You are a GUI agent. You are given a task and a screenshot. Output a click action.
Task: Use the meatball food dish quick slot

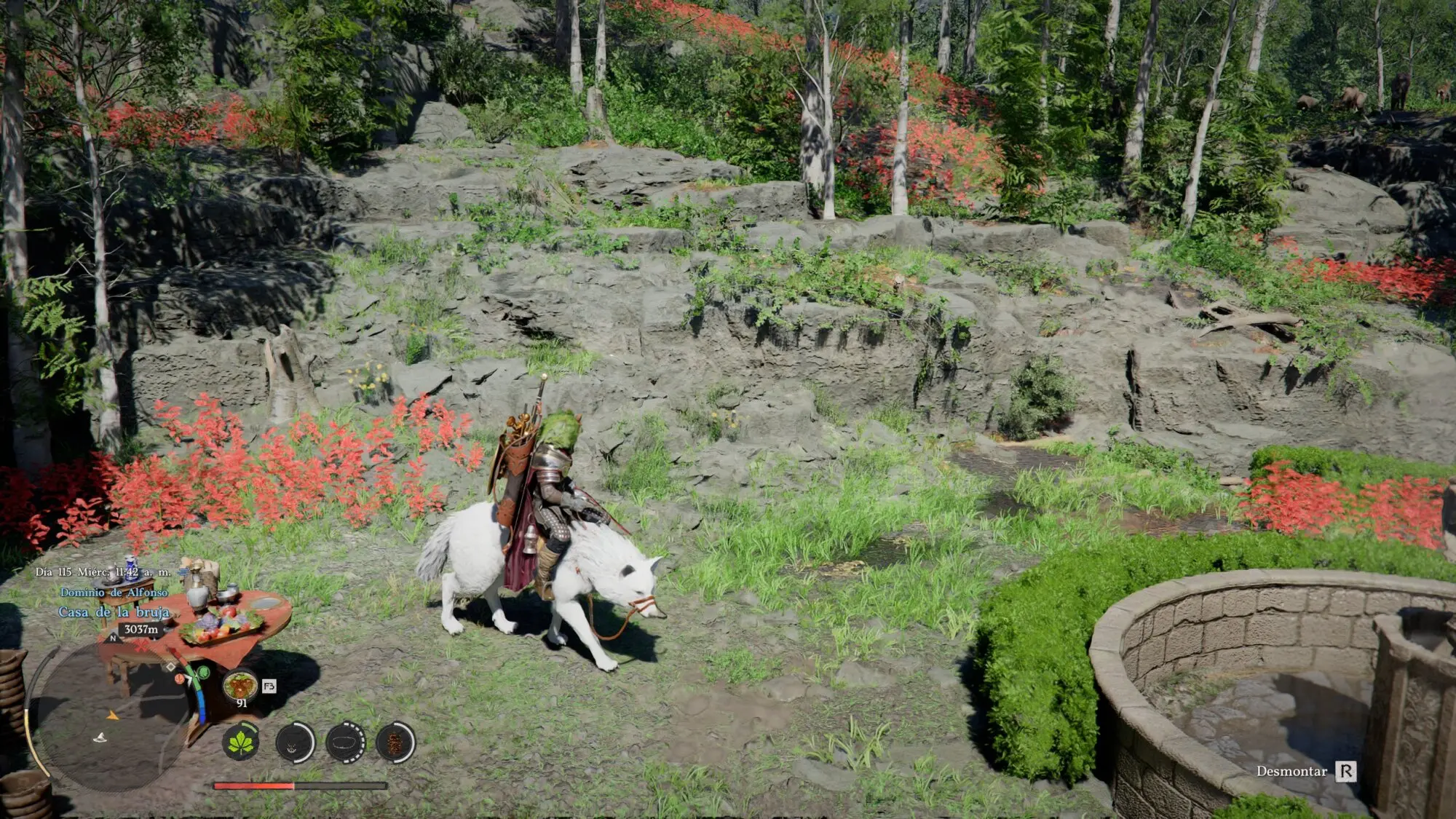coord(240,686)
